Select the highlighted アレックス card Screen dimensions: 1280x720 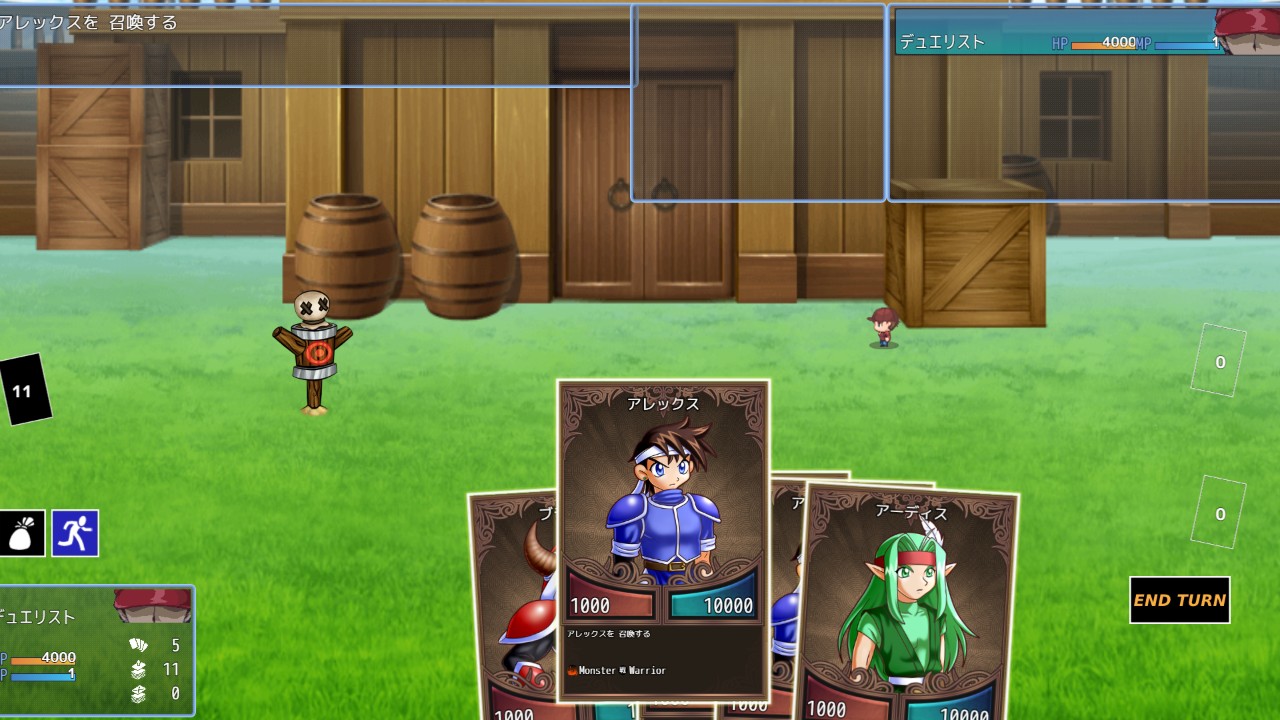(x=663, y=500)
